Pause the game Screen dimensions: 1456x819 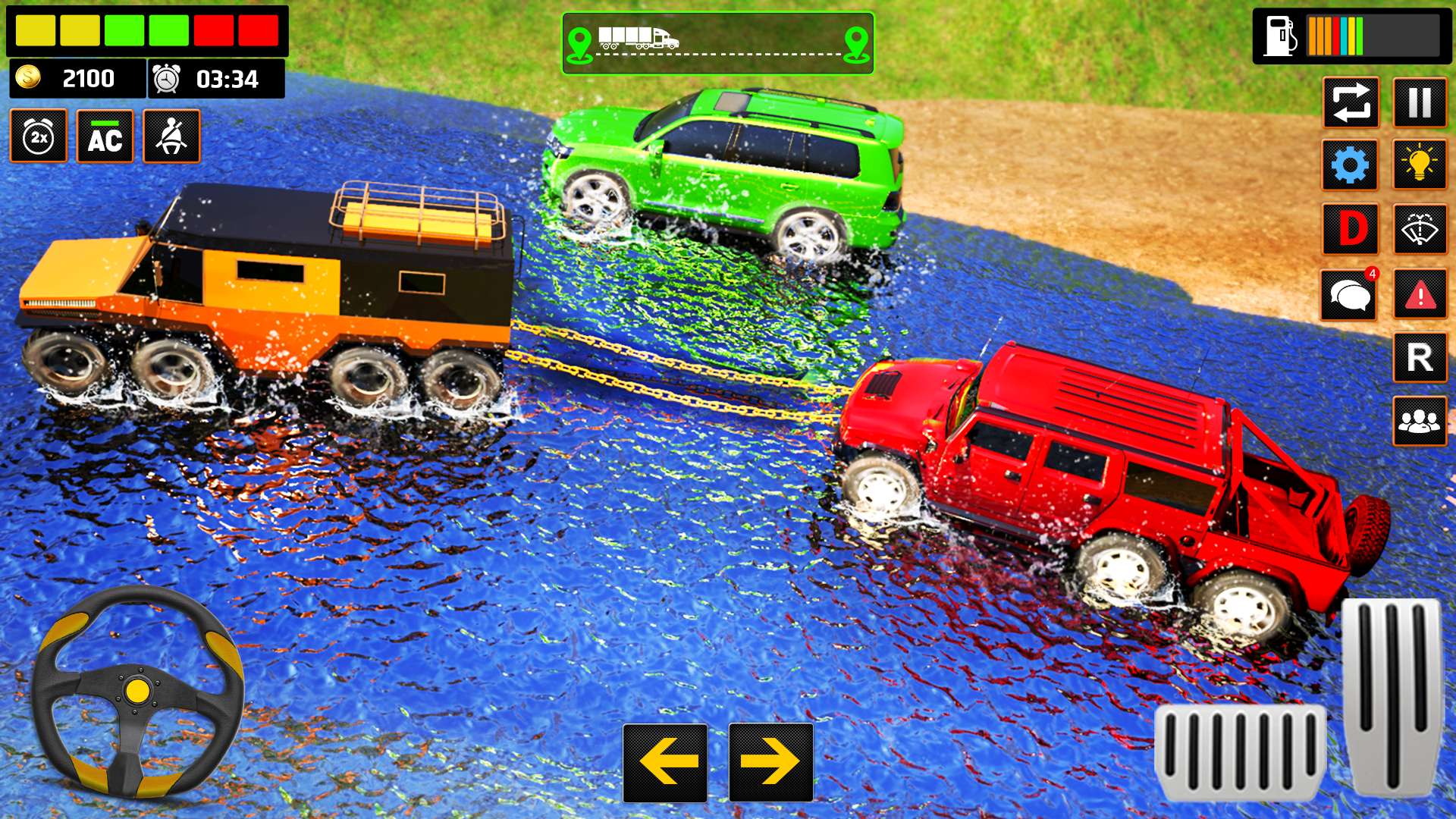[x=1420, y=104]
